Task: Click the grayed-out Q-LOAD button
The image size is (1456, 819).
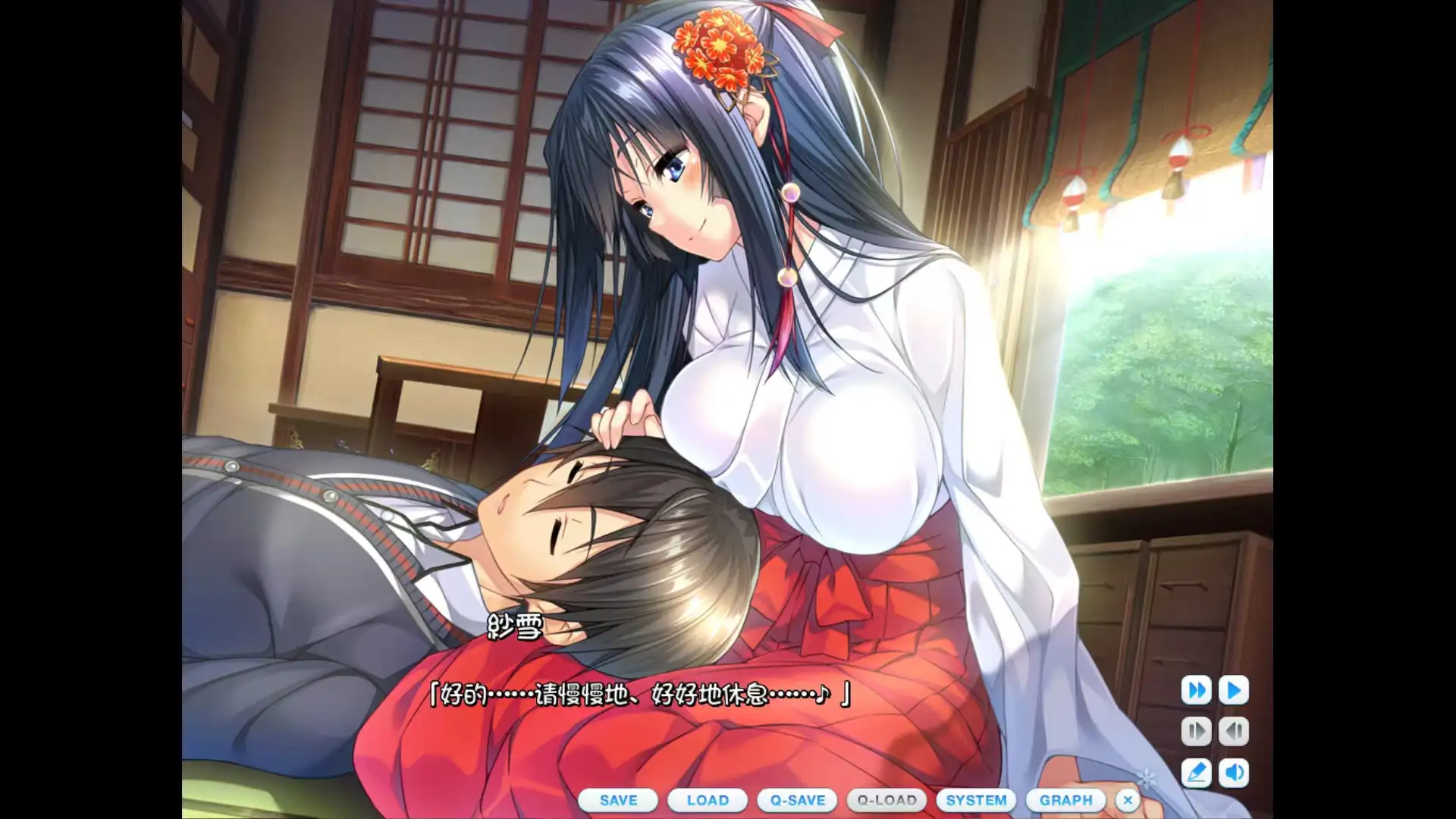Action: point(887,800)
